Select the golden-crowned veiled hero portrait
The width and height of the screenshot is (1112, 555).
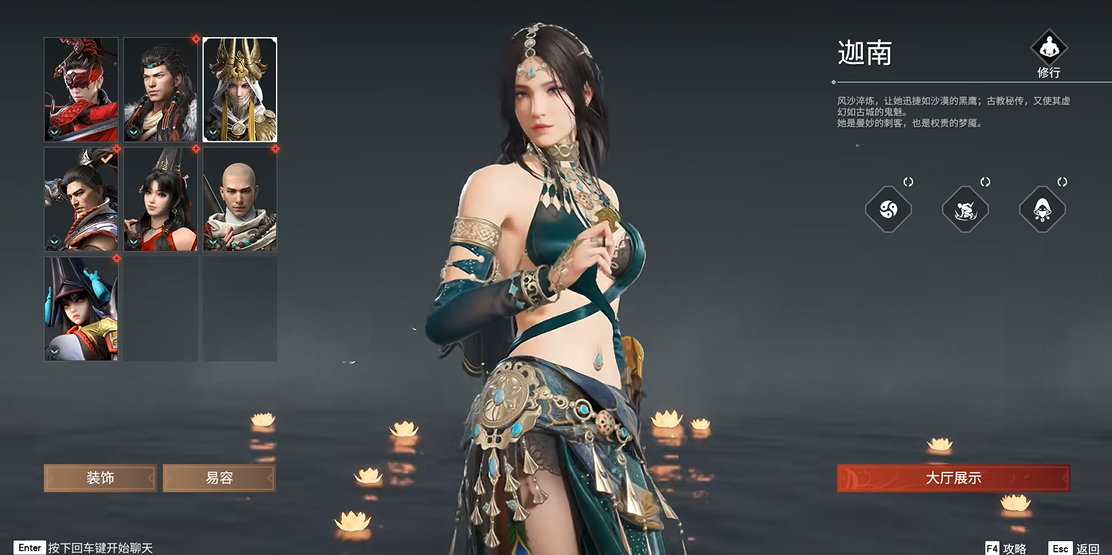(x=240, y=90)
